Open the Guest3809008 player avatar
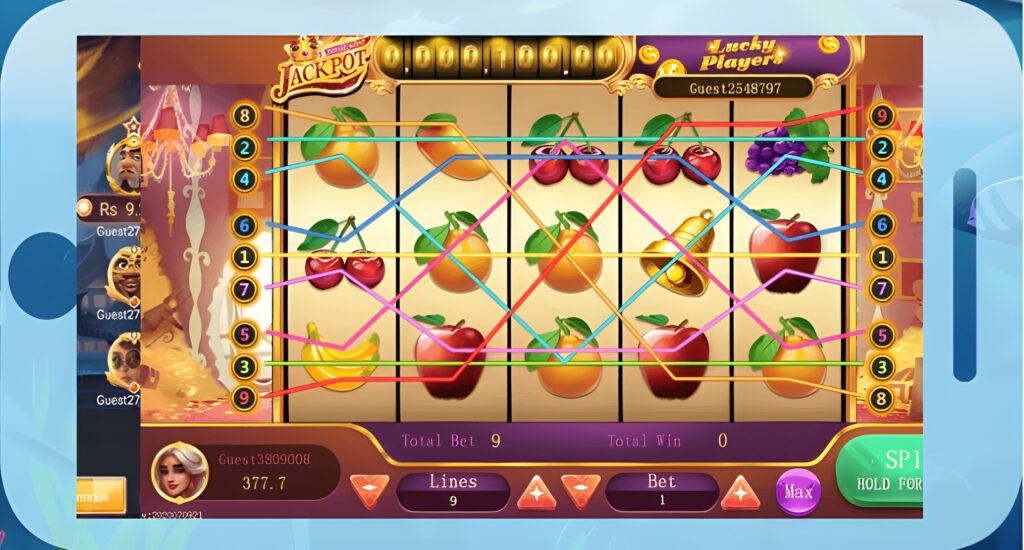 point(180,474)
